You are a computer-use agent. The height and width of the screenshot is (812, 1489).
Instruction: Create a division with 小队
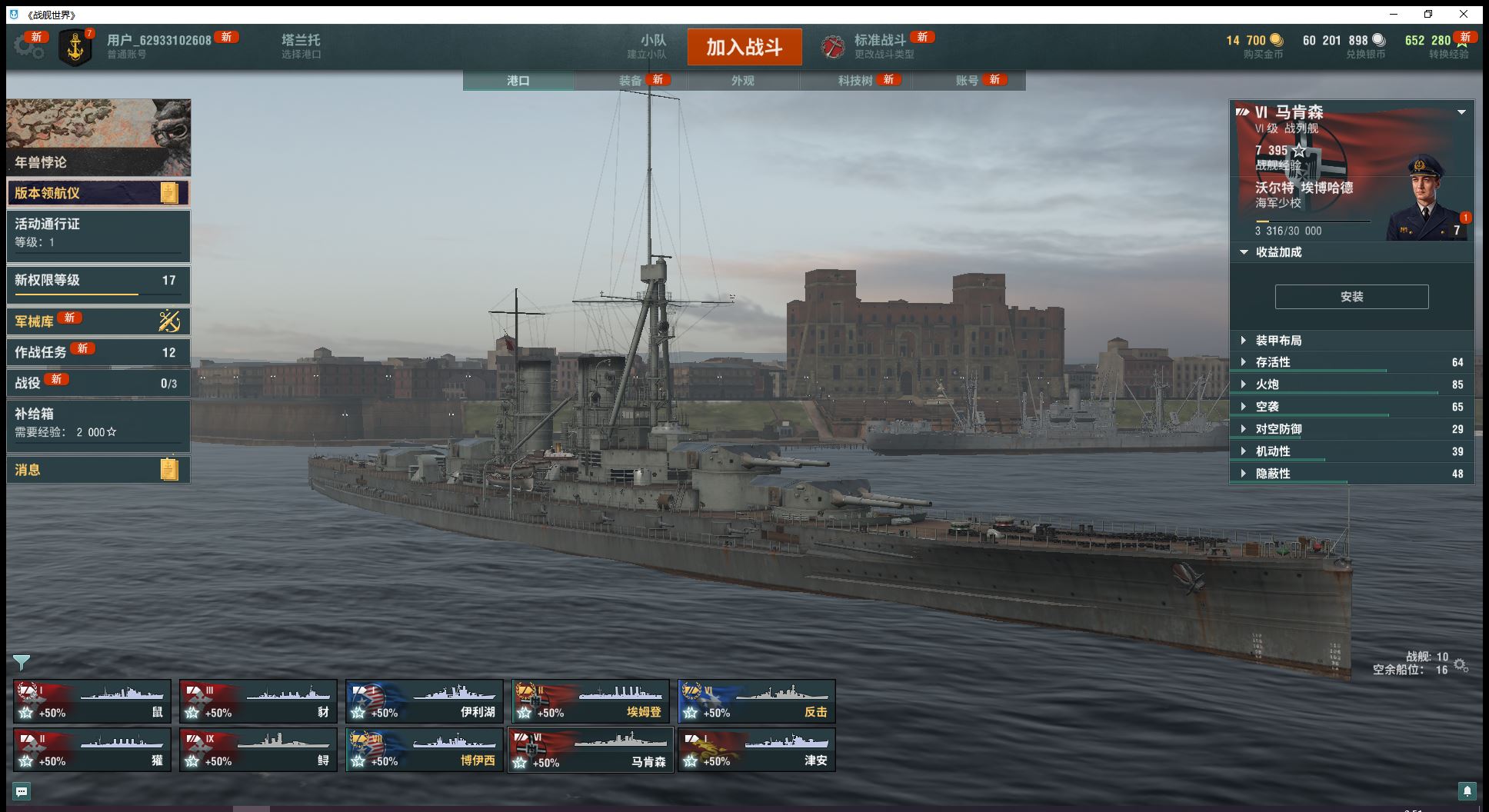coord(652,46)
